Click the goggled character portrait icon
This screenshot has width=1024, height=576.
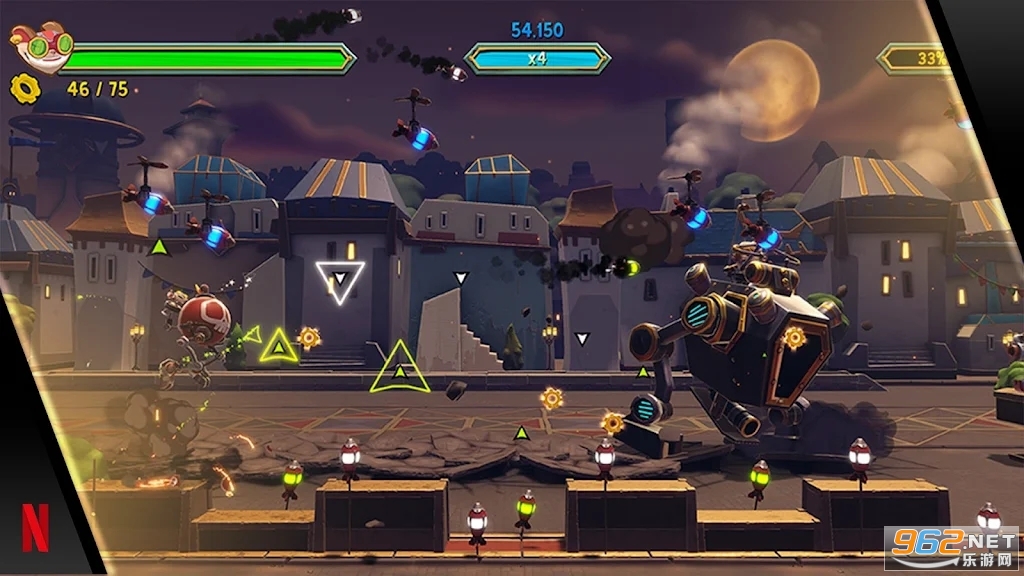click(x=41, y=46)
